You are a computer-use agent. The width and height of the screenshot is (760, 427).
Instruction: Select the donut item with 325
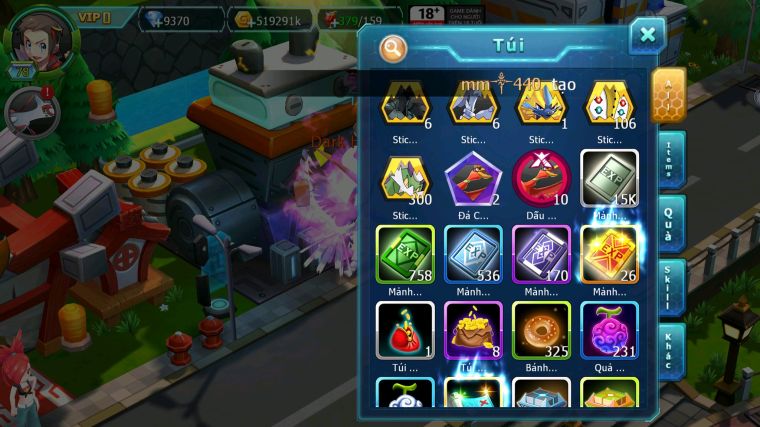pos(541,330)
